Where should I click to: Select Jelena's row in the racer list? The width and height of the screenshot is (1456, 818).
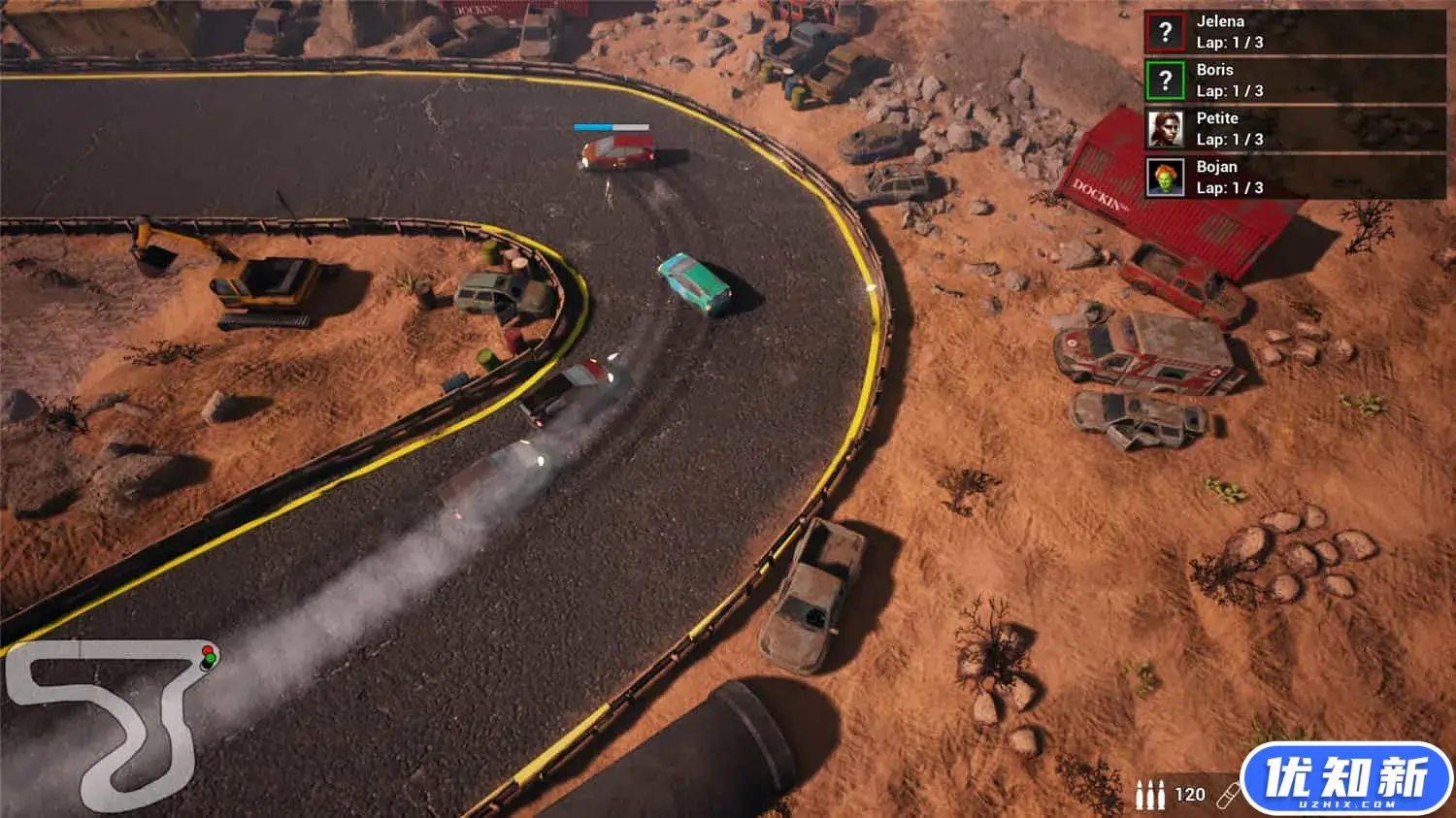click(x=1294, y=32)
